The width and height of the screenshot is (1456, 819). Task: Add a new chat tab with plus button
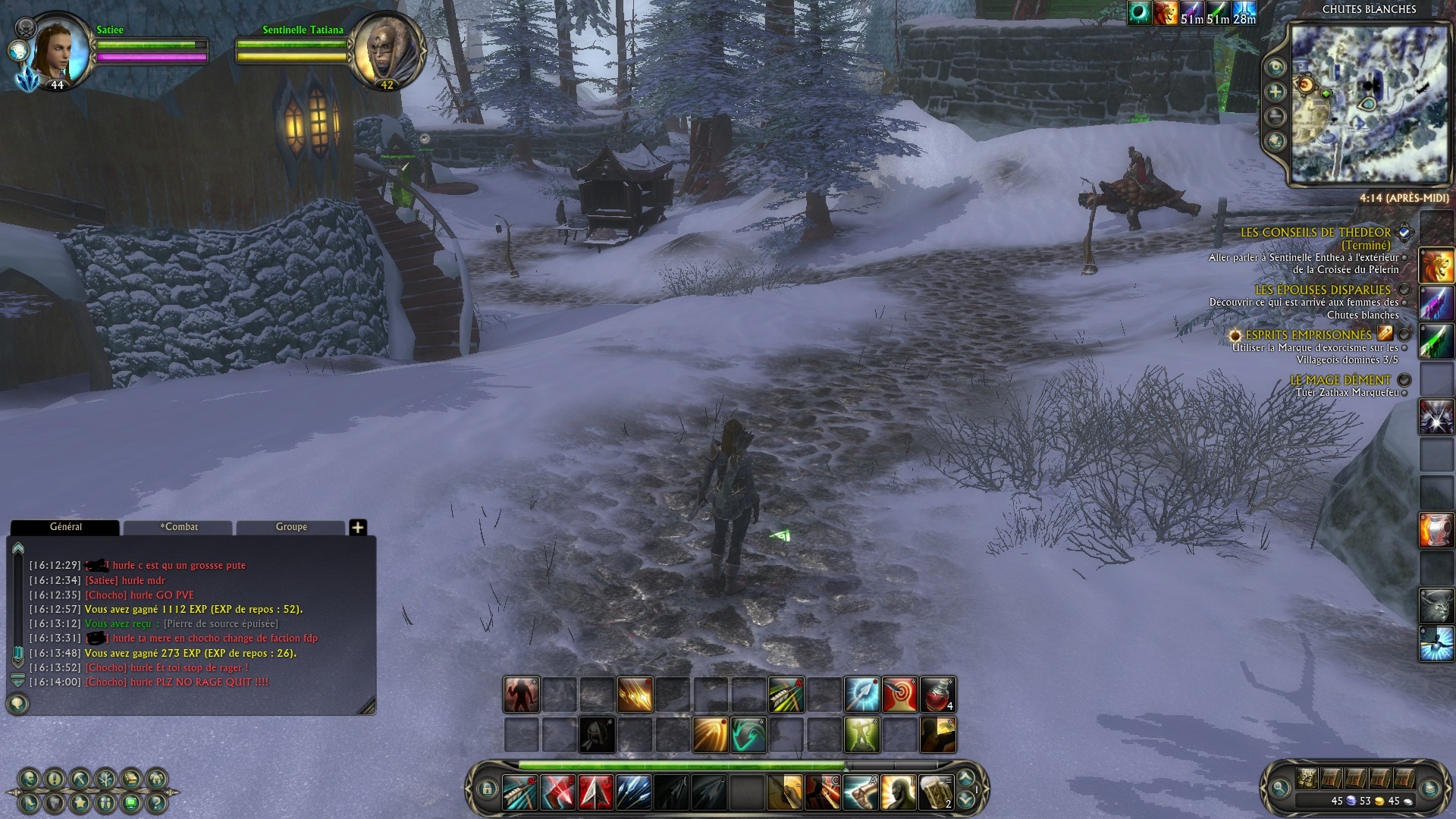tap(358, 527)
